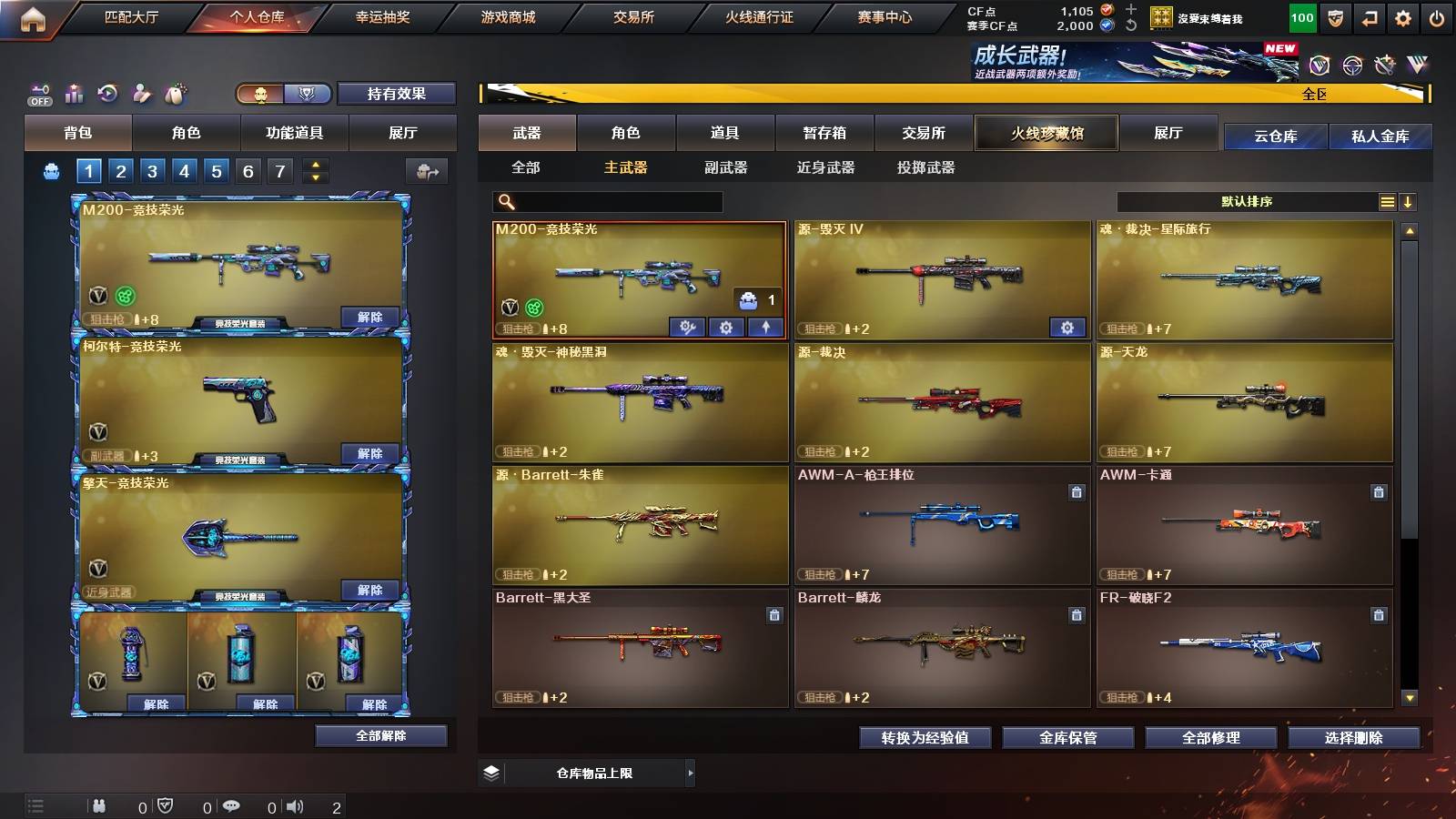The image size is (1456, 819).
Task: Click the replay history icon near top-left
Action: (107, 93)
